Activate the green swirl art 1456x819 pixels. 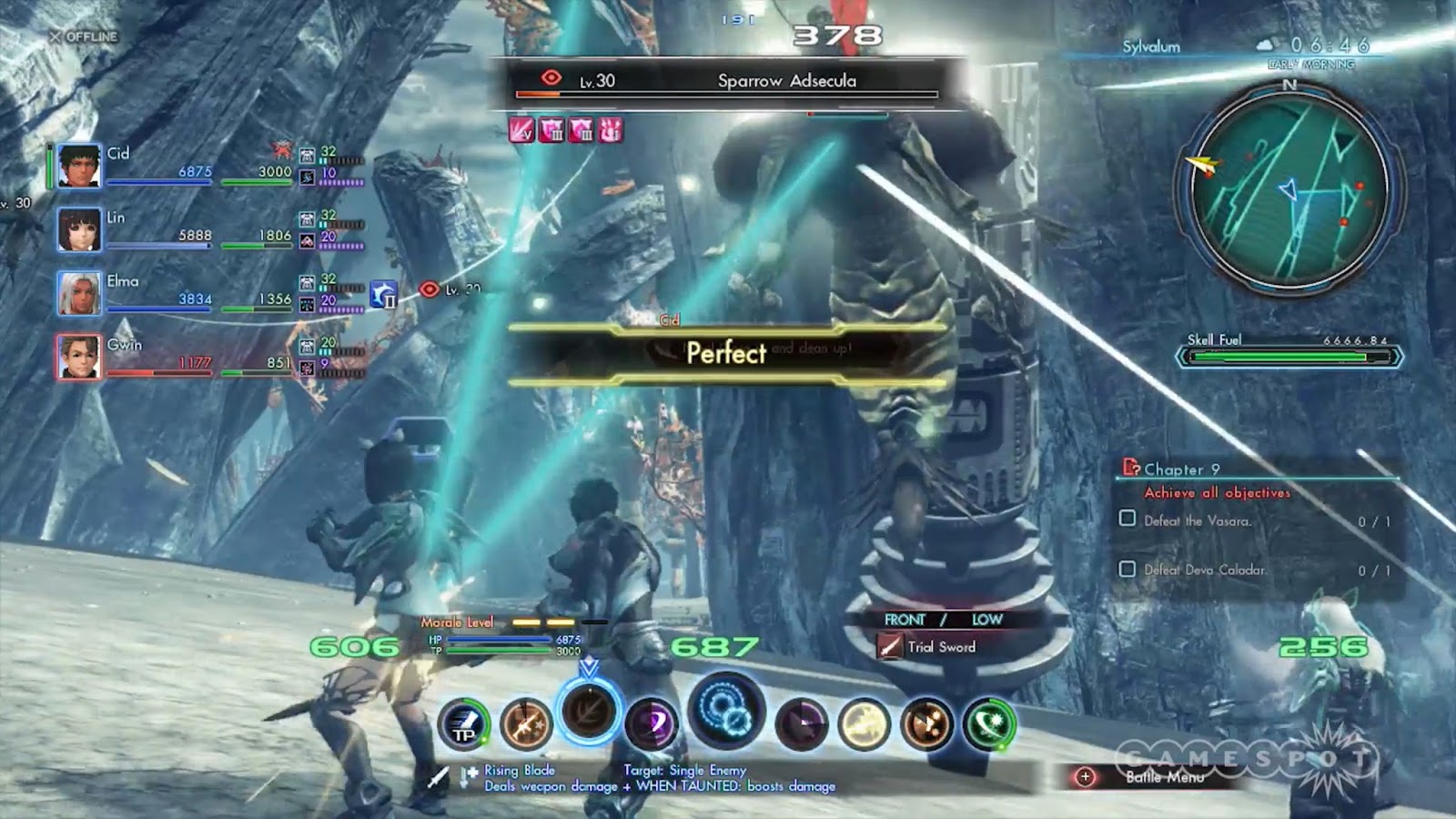(x=989, y=725)
